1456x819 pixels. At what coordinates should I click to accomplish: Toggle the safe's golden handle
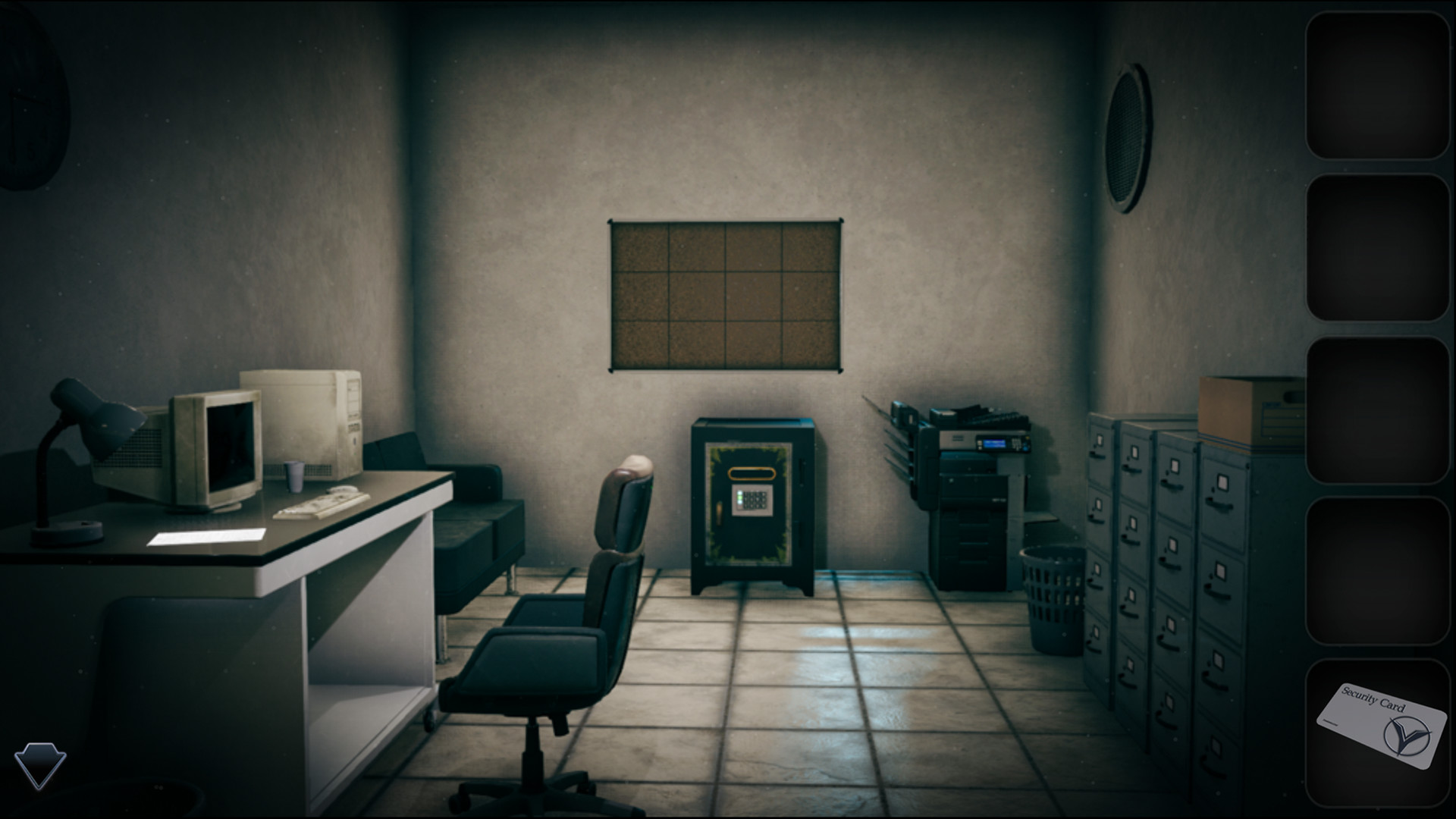point(752,473)
